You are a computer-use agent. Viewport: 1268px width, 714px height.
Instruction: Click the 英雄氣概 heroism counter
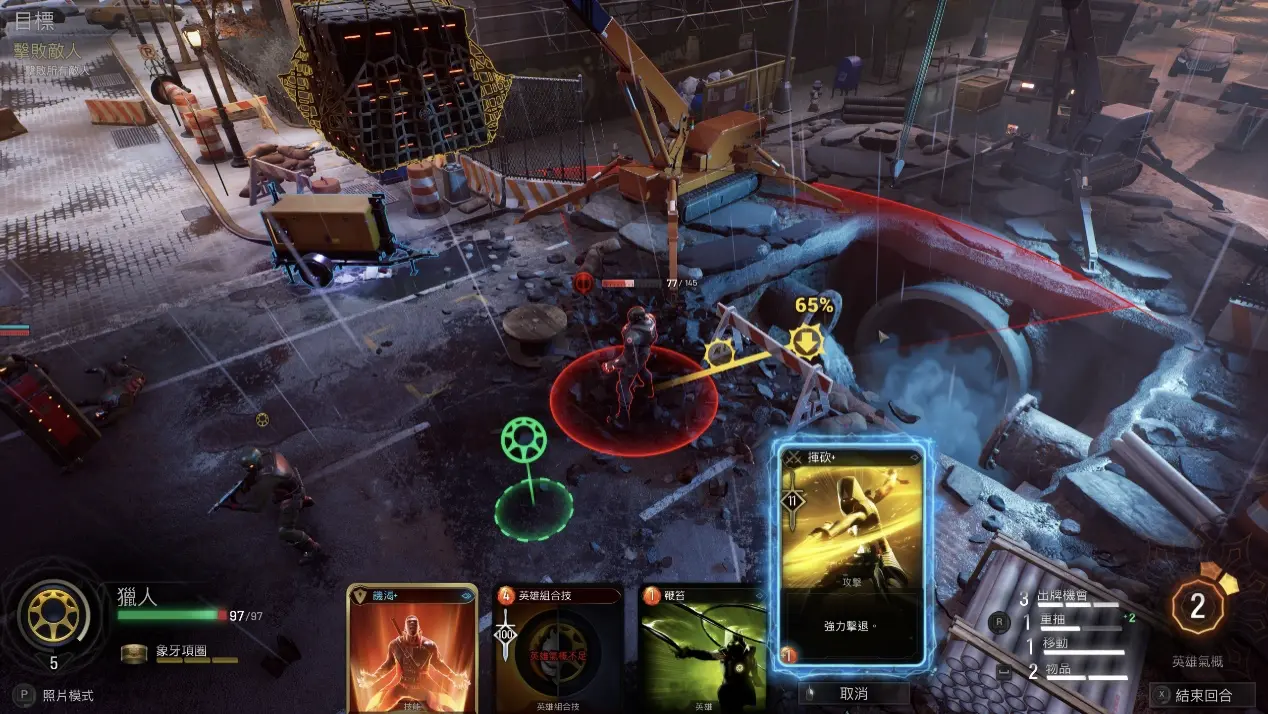pos(1197,607)
